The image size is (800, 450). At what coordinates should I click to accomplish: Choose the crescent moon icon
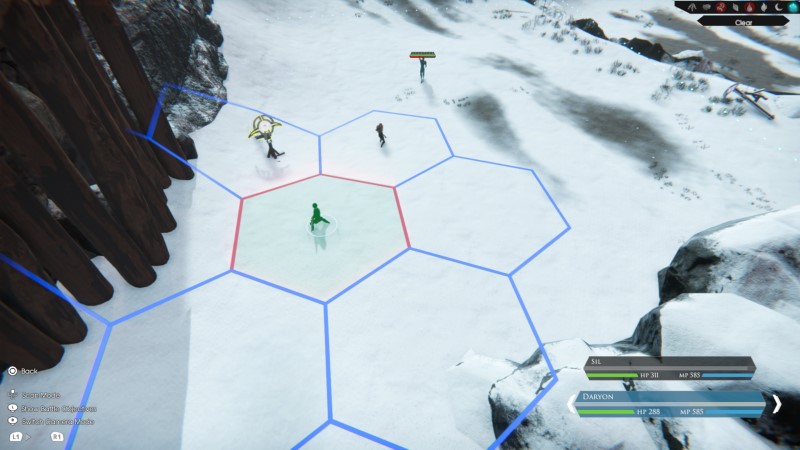[x=778, y=7]
